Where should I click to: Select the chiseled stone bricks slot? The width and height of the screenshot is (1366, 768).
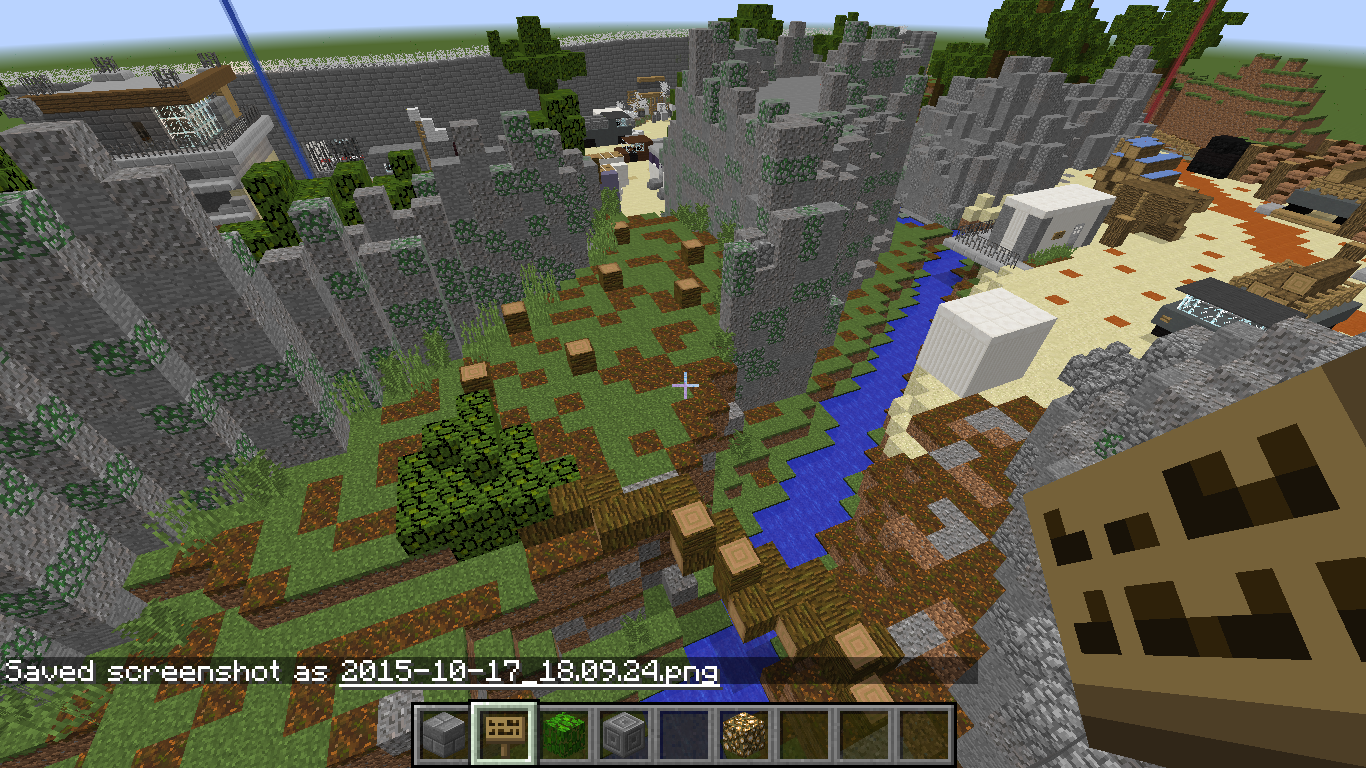(x=625, y=735)
